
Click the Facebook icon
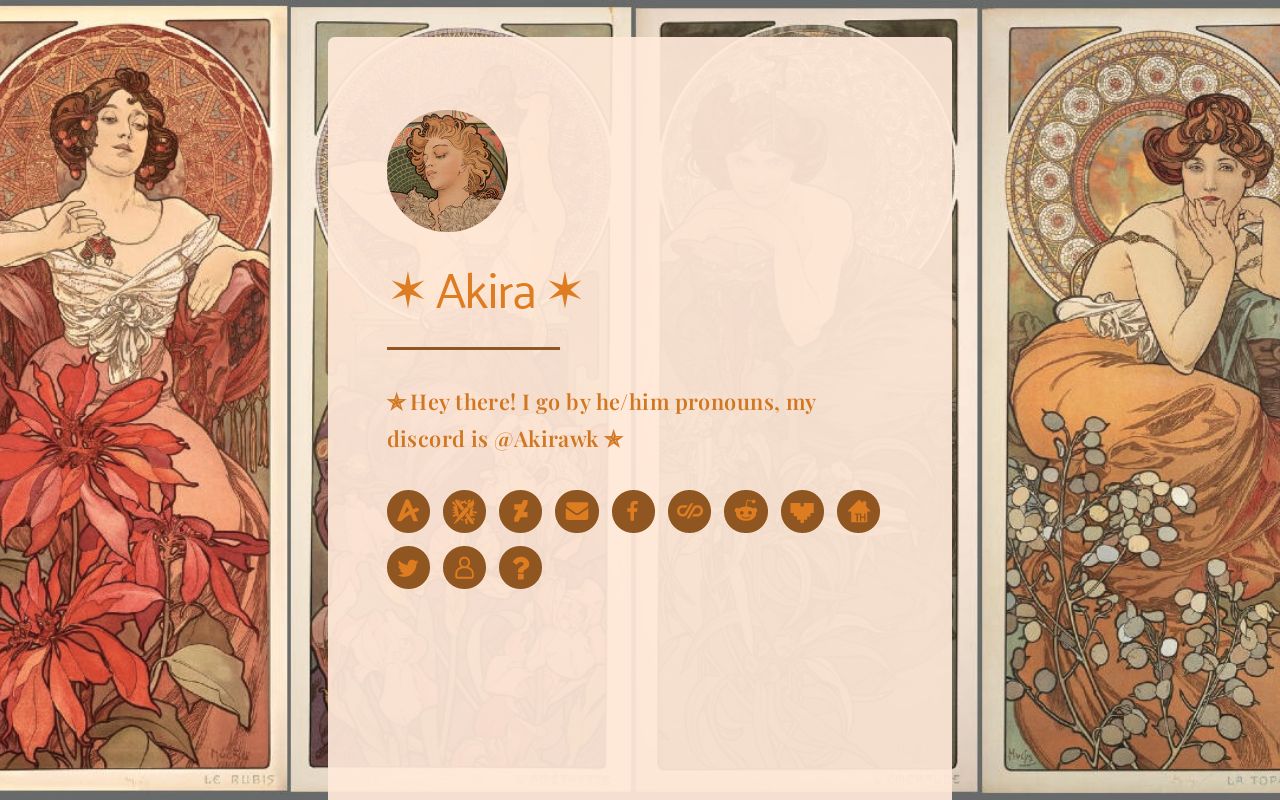pyautogui.click(x=633, y=511)
